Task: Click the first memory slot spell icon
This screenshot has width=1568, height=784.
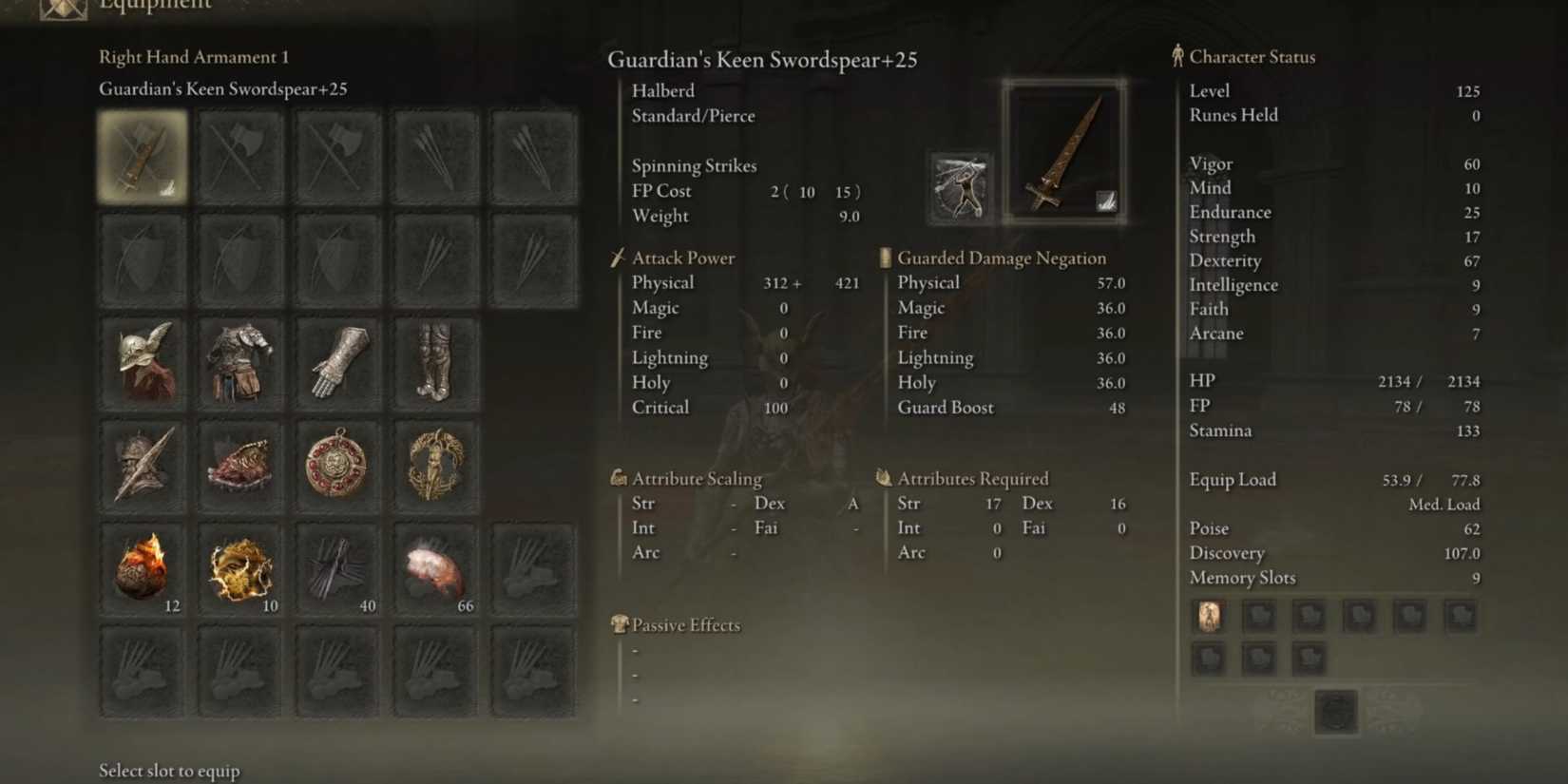Action: tap(1208, 615)
